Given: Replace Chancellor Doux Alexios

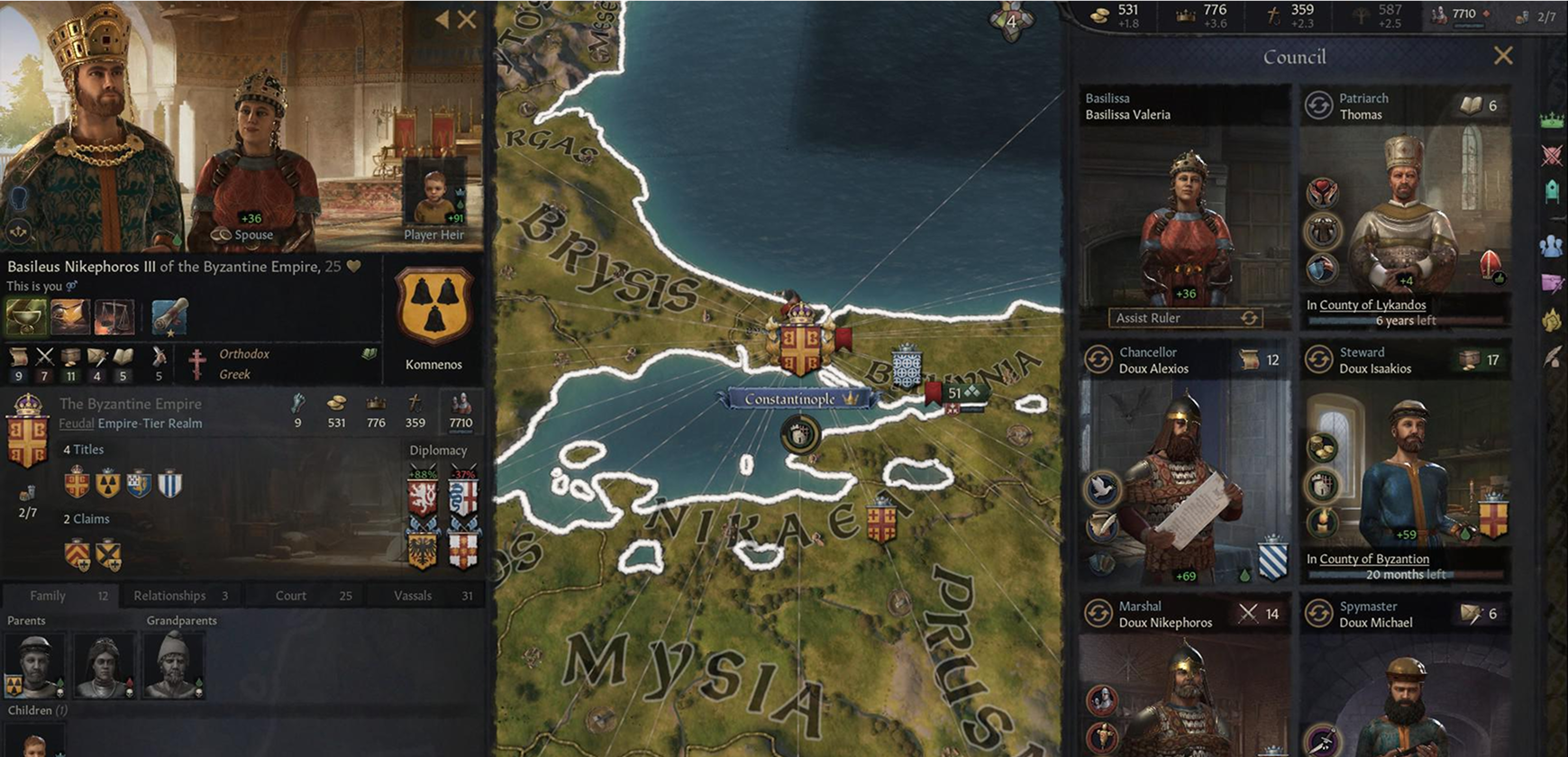Looking at the screenshot, I should (x=1099, y=360).
